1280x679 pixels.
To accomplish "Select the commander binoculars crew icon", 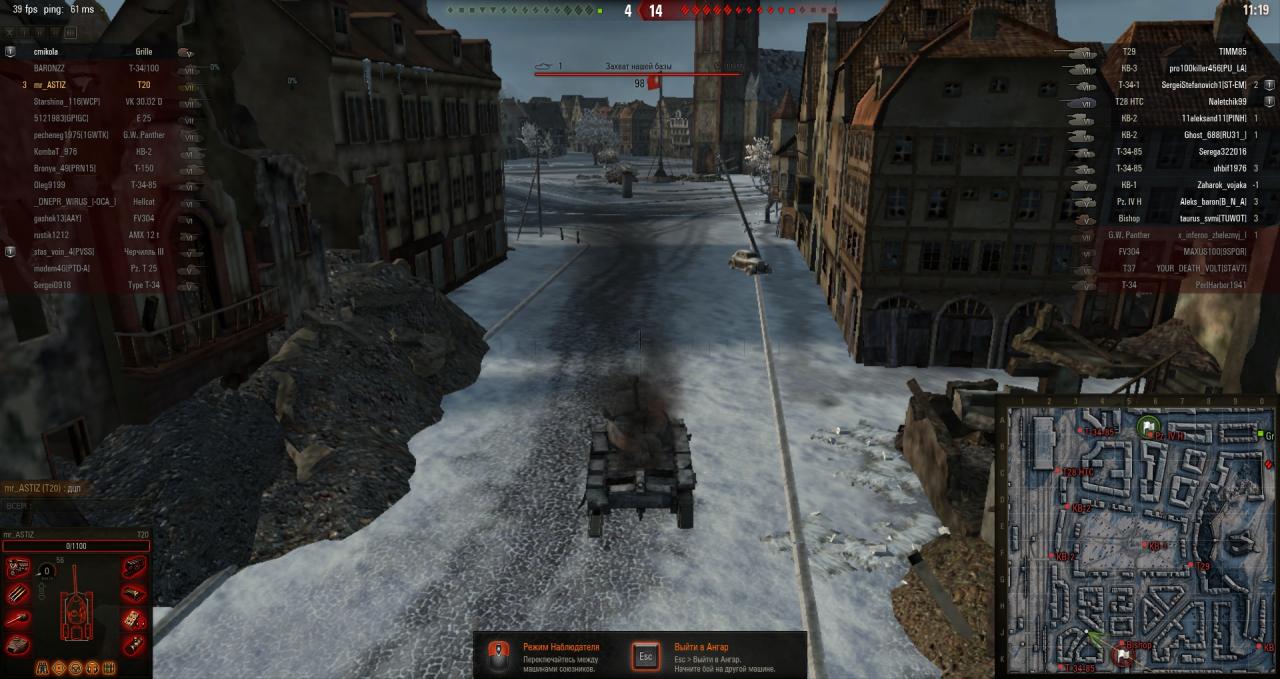I will (x=43, y=667).
